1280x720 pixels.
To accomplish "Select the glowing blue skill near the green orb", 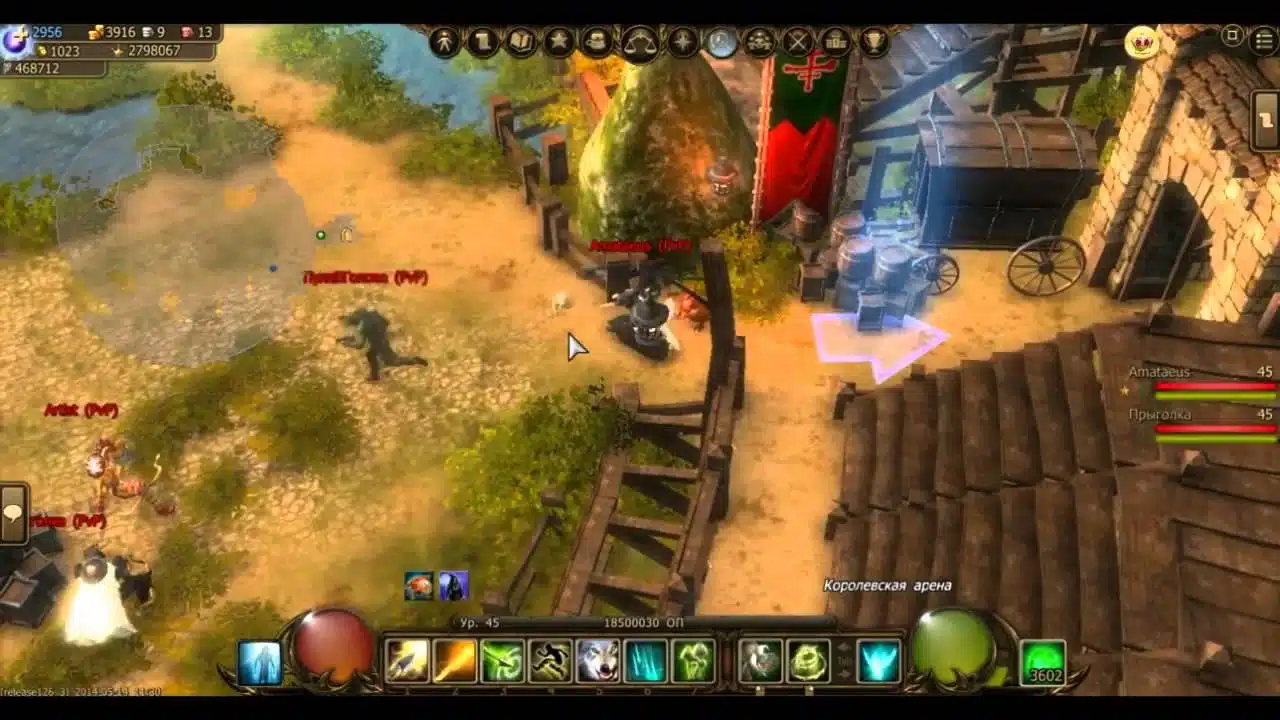I will coord(876,659).
